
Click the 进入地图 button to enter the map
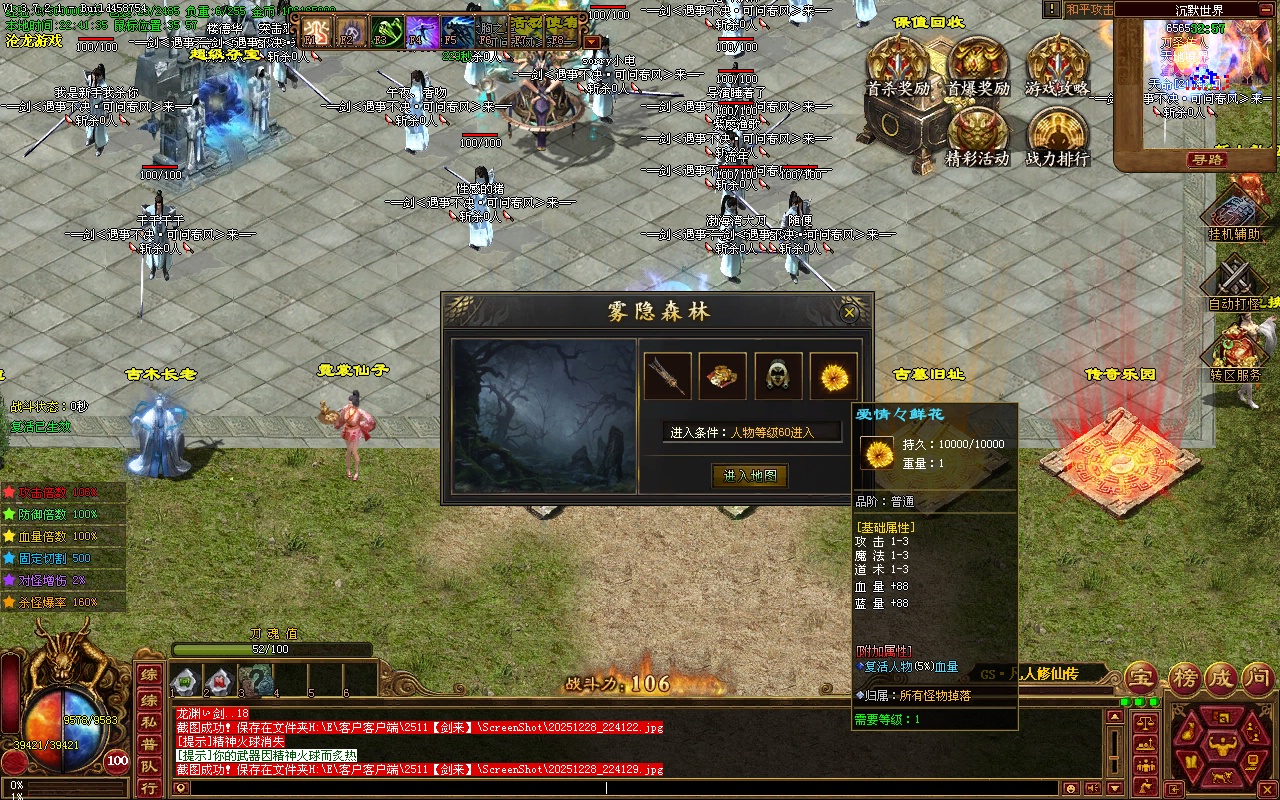[x=750, y=476]
